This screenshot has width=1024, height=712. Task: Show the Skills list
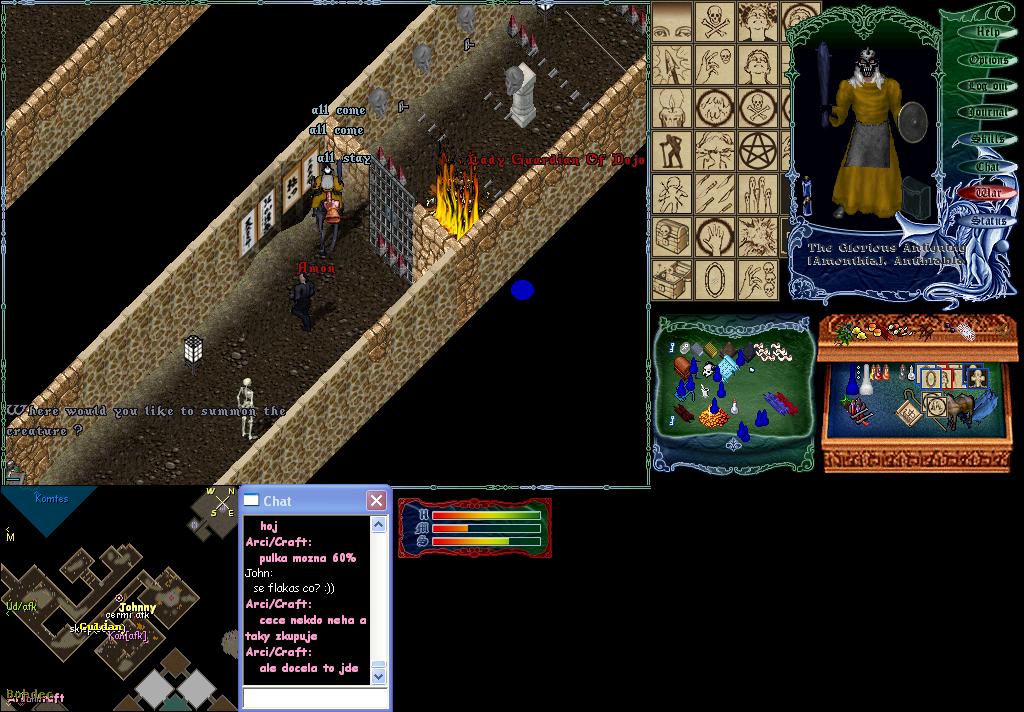(x=988, y=139)
